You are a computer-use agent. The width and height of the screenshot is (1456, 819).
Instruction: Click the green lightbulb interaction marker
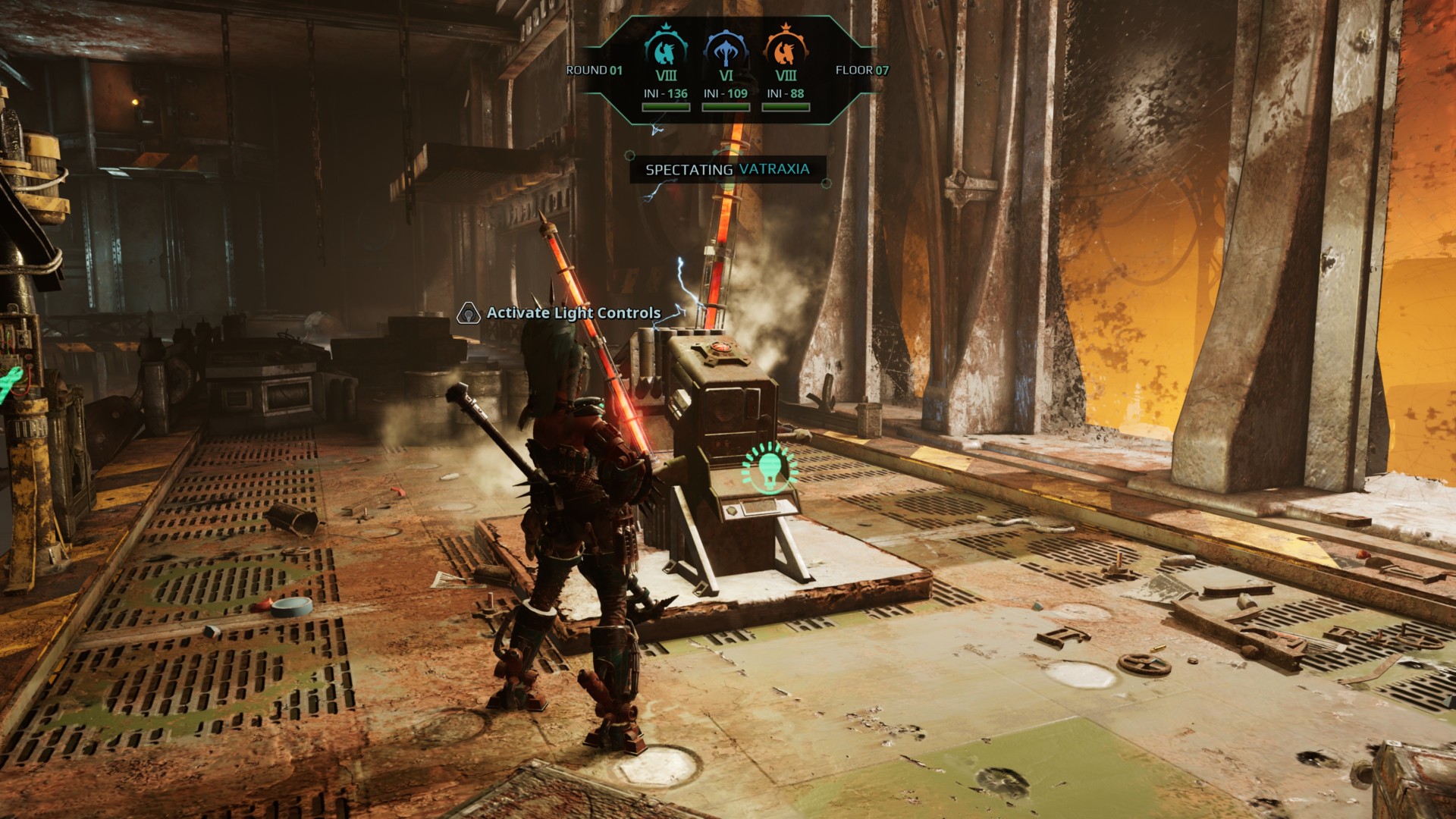(x=770, y=466)
